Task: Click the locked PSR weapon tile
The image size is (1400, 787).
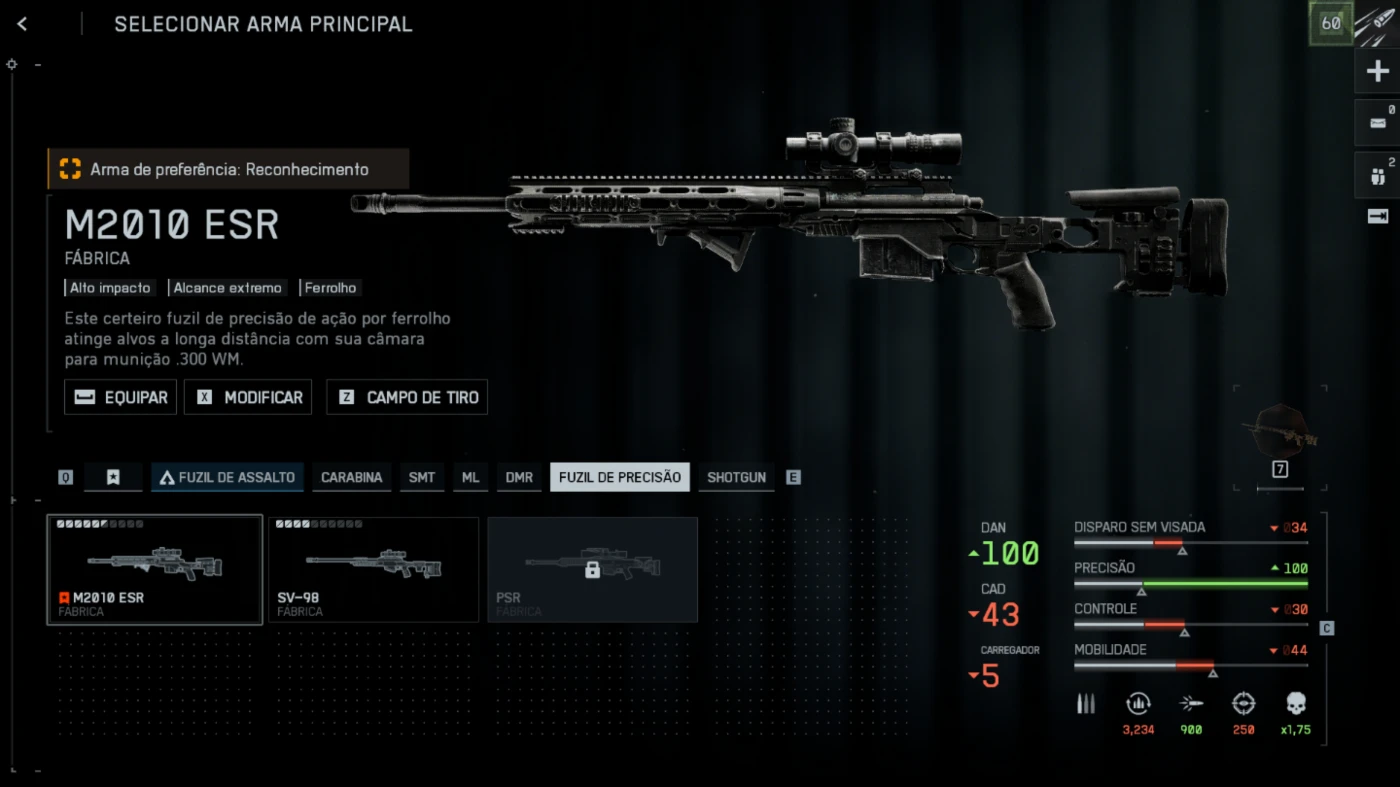Action: (592, 569)
